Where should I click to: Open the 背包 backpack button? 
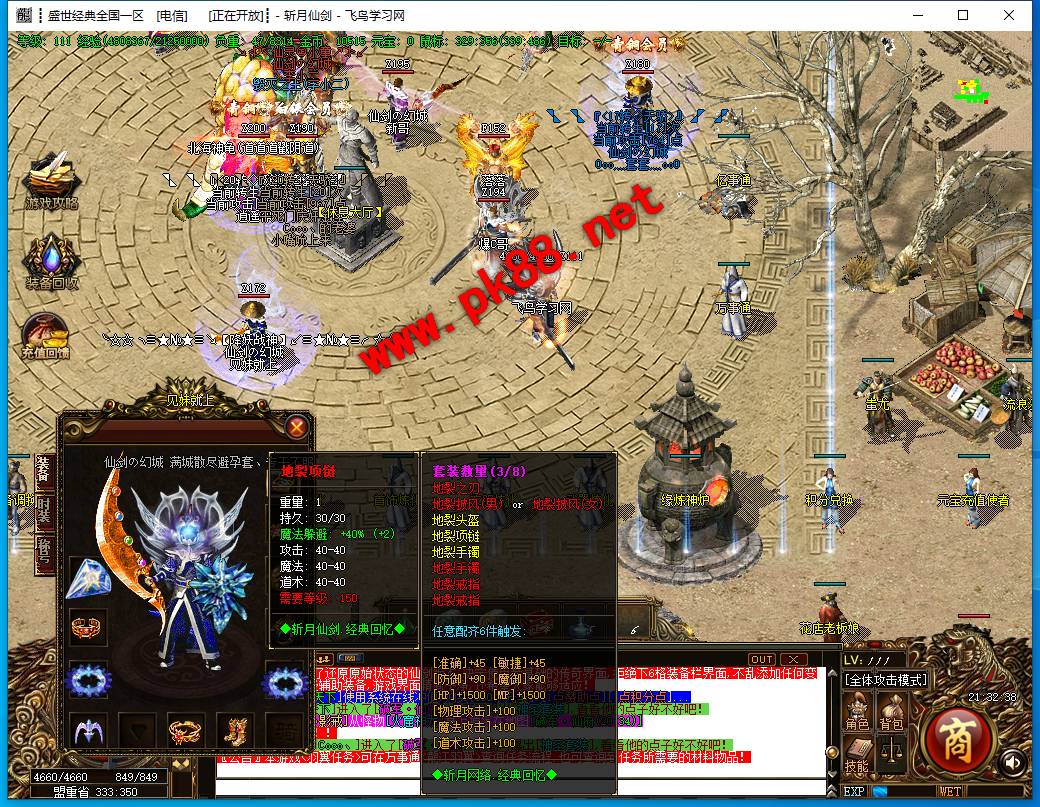click(x=890, y=712)
